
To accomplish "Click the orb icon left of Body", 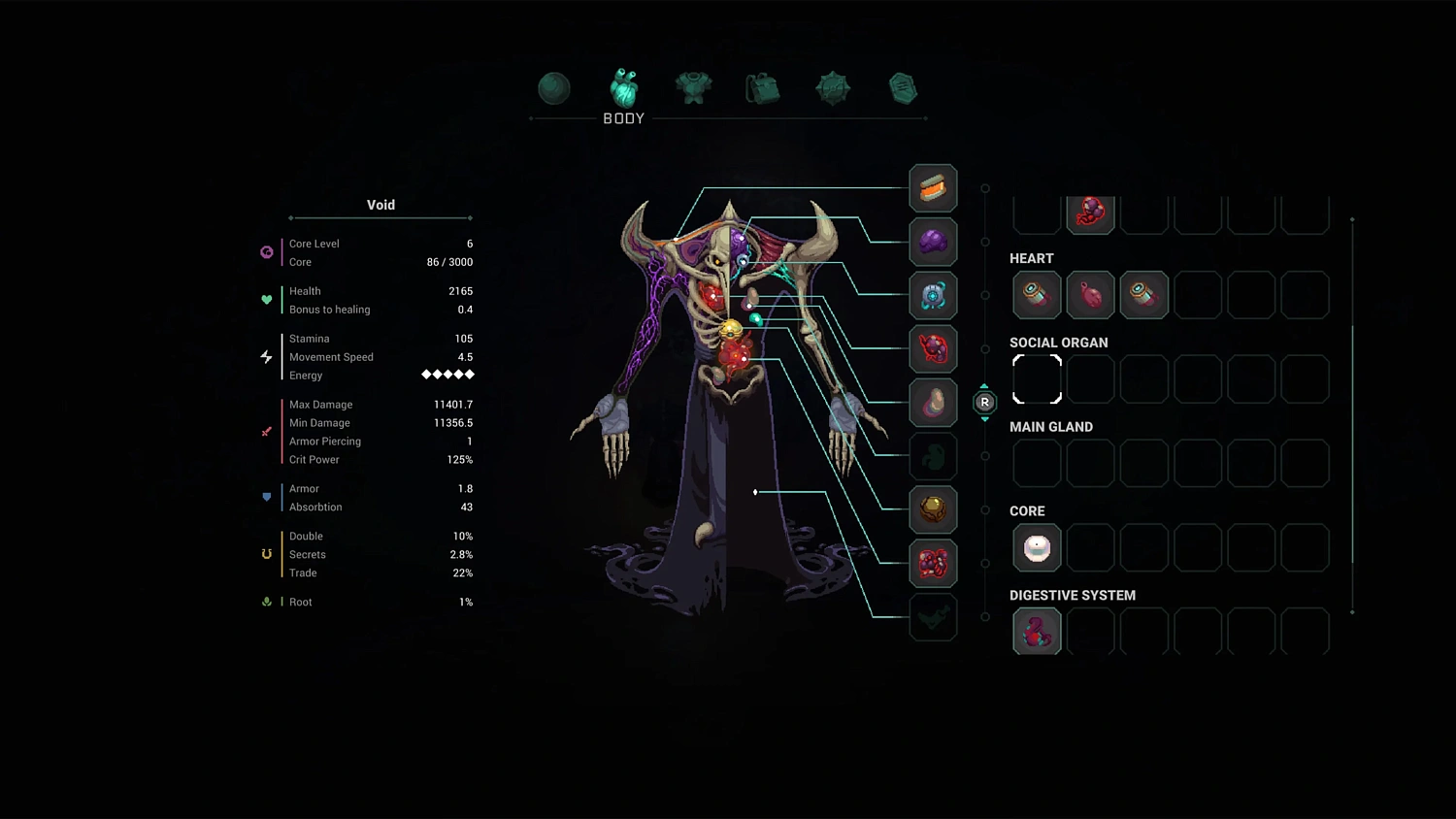I will point(553,87).
